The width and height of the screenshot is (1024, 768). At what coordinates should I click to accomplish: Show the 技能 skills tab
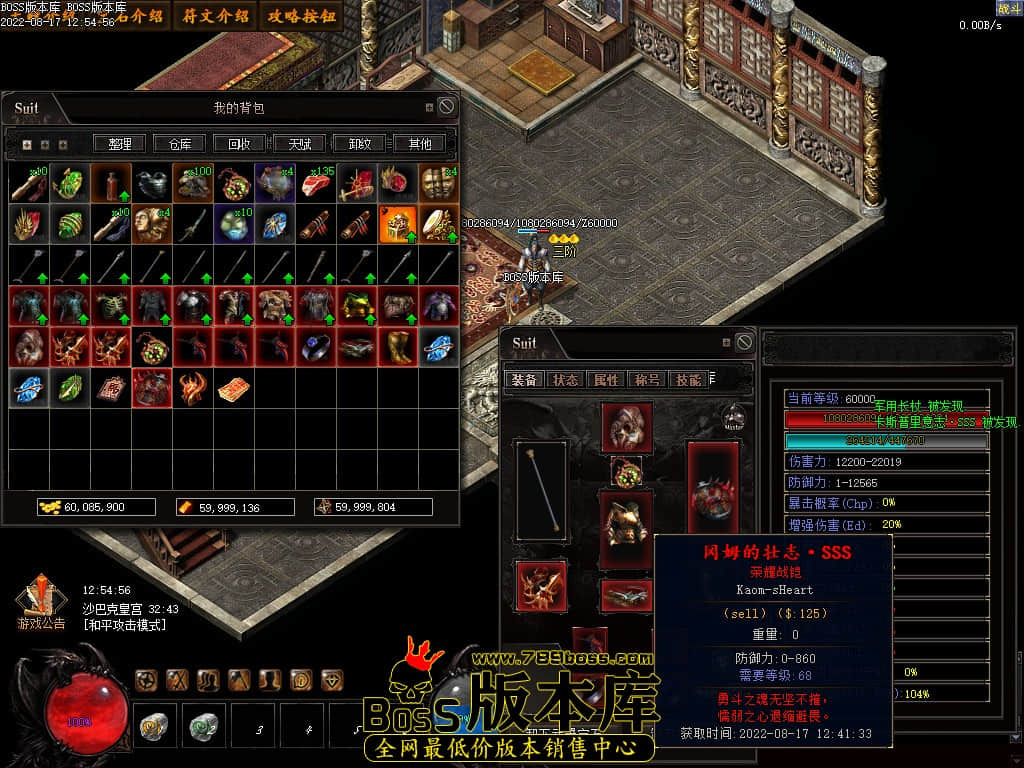coord(688,380)
